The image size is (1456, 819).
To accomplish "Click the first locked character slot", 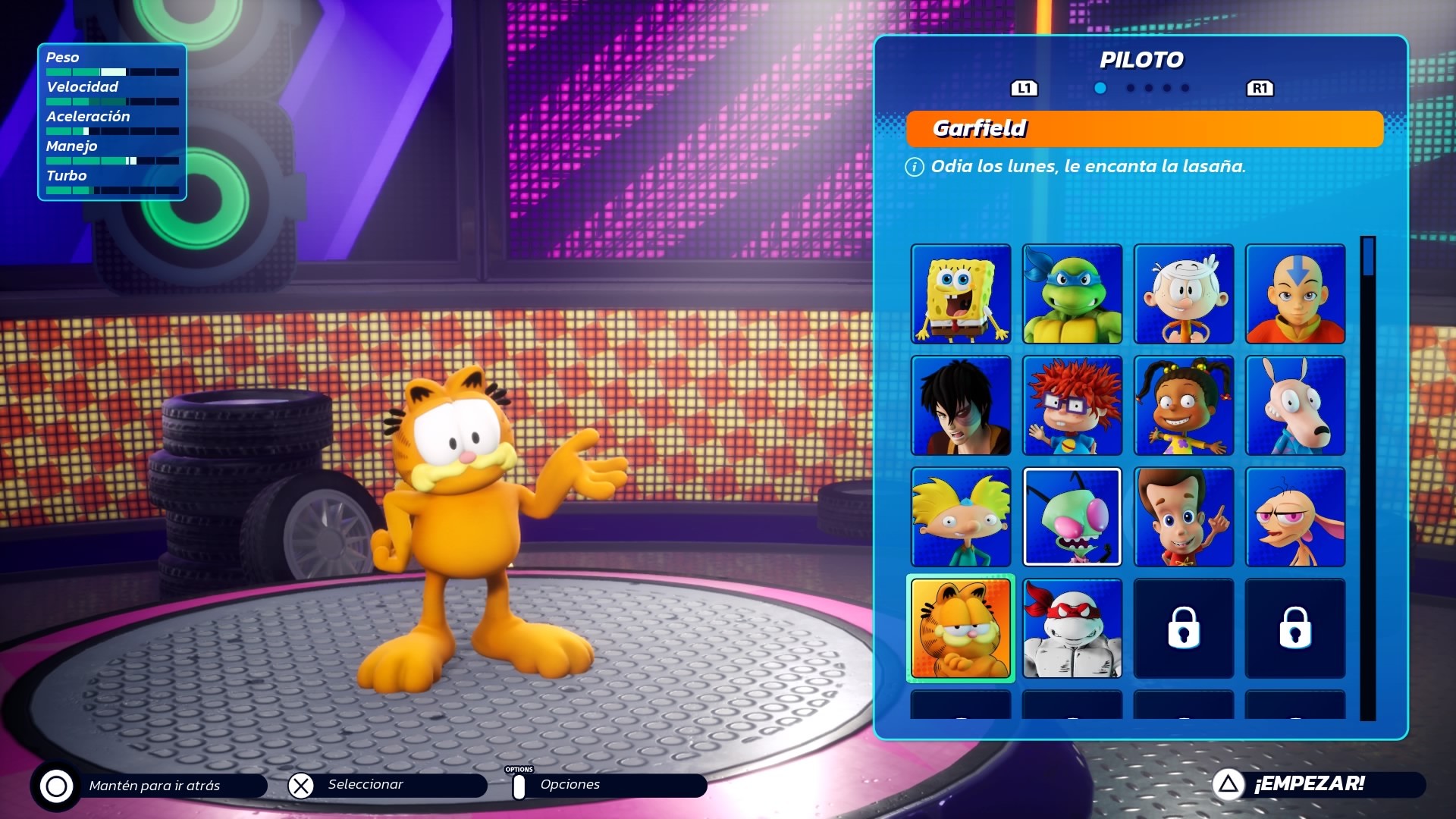I will (1183, 628).
